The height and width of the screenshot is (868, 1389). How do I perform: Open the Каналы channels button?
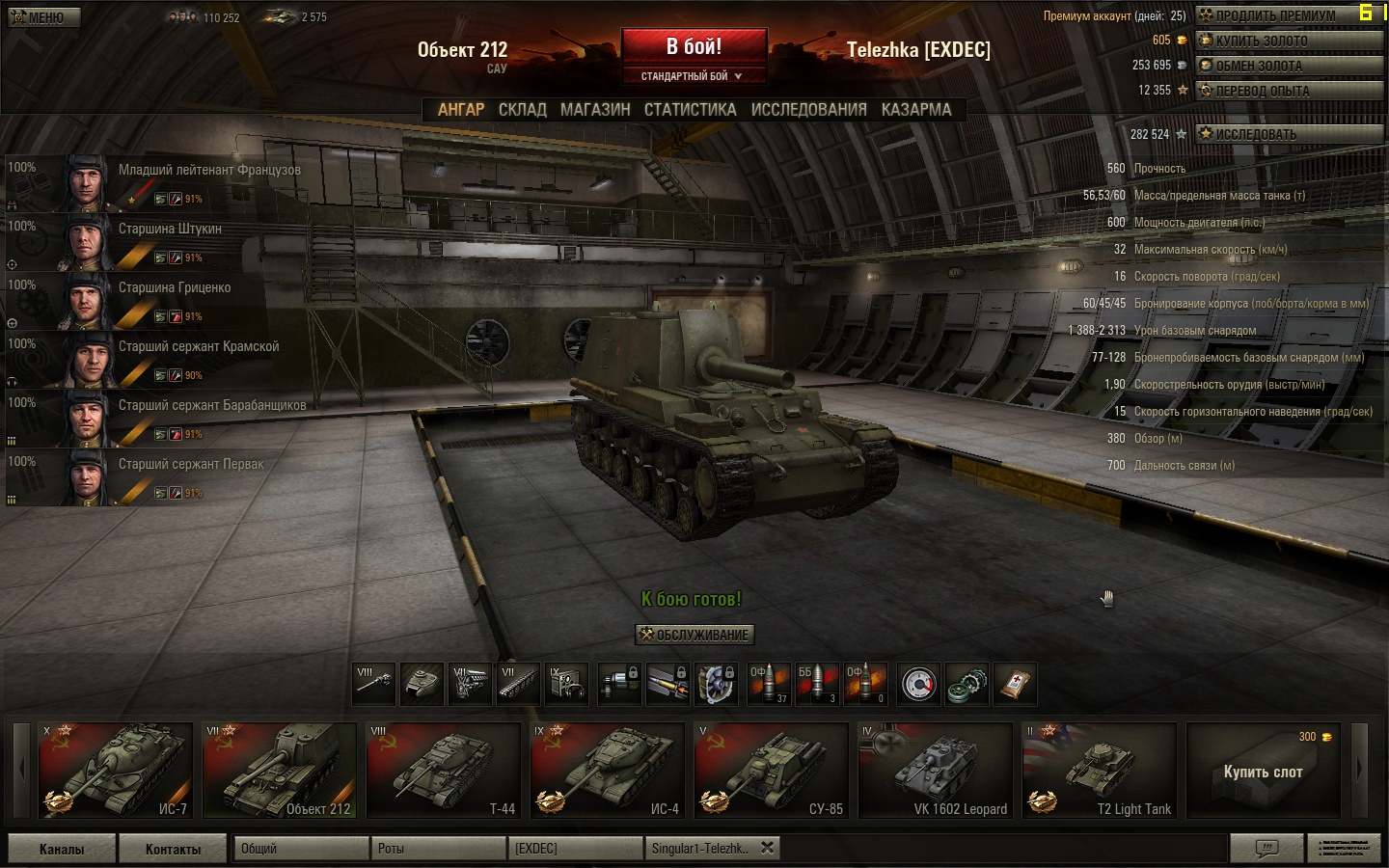click(62, 849)
